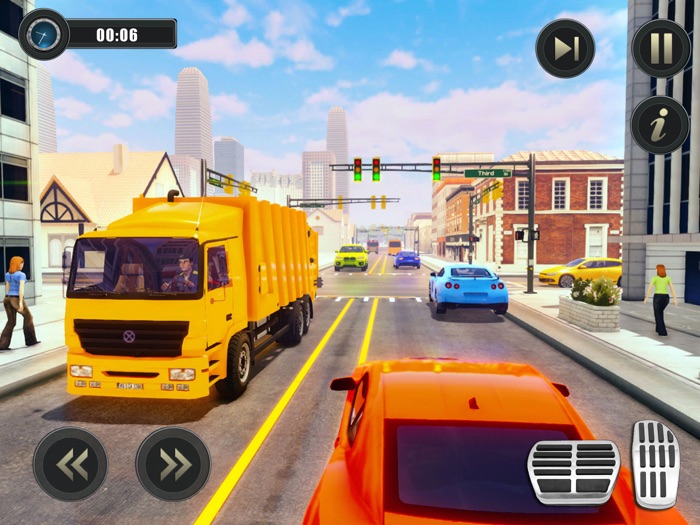Steer right with the double-right arrow
The height and width of the screenshot is (525, 700).
[x=173, y=464]
